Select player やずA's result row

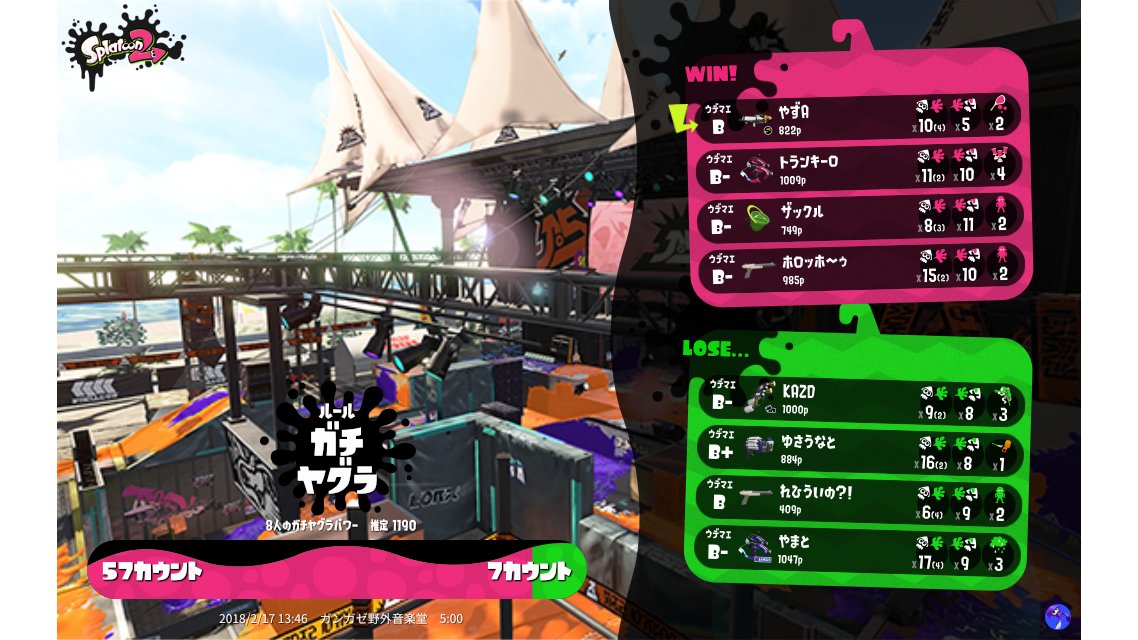click(x=858, y=118)
